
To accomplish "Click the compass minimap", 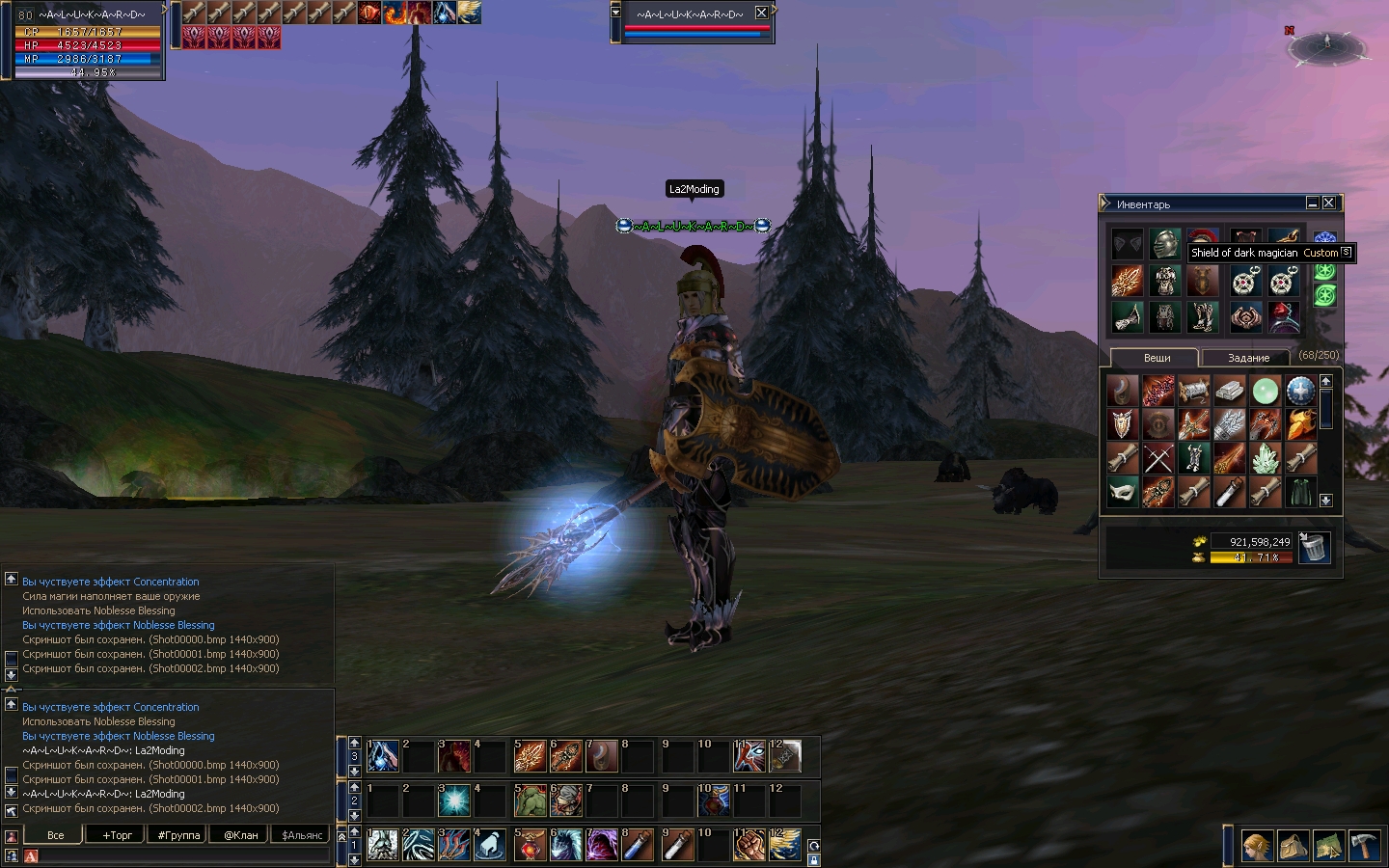I will (1328, 45).
